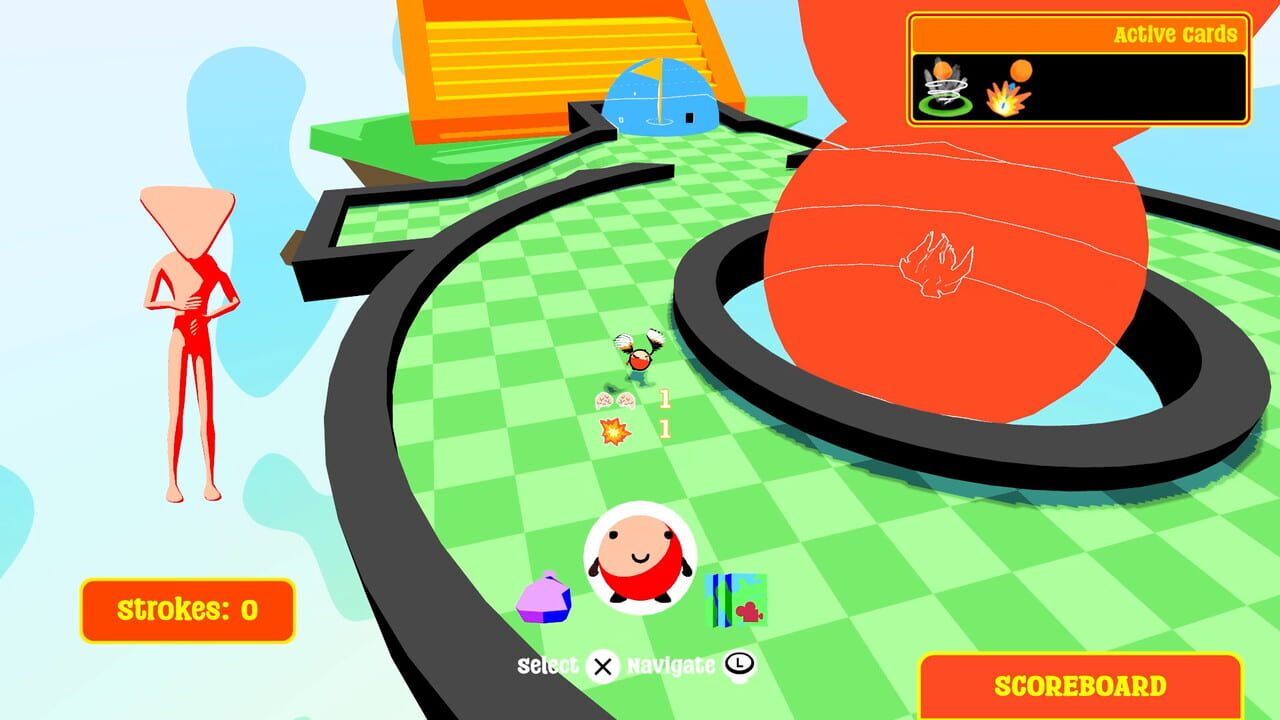Click the wings power-up icon near the player

tap(617, 399)
